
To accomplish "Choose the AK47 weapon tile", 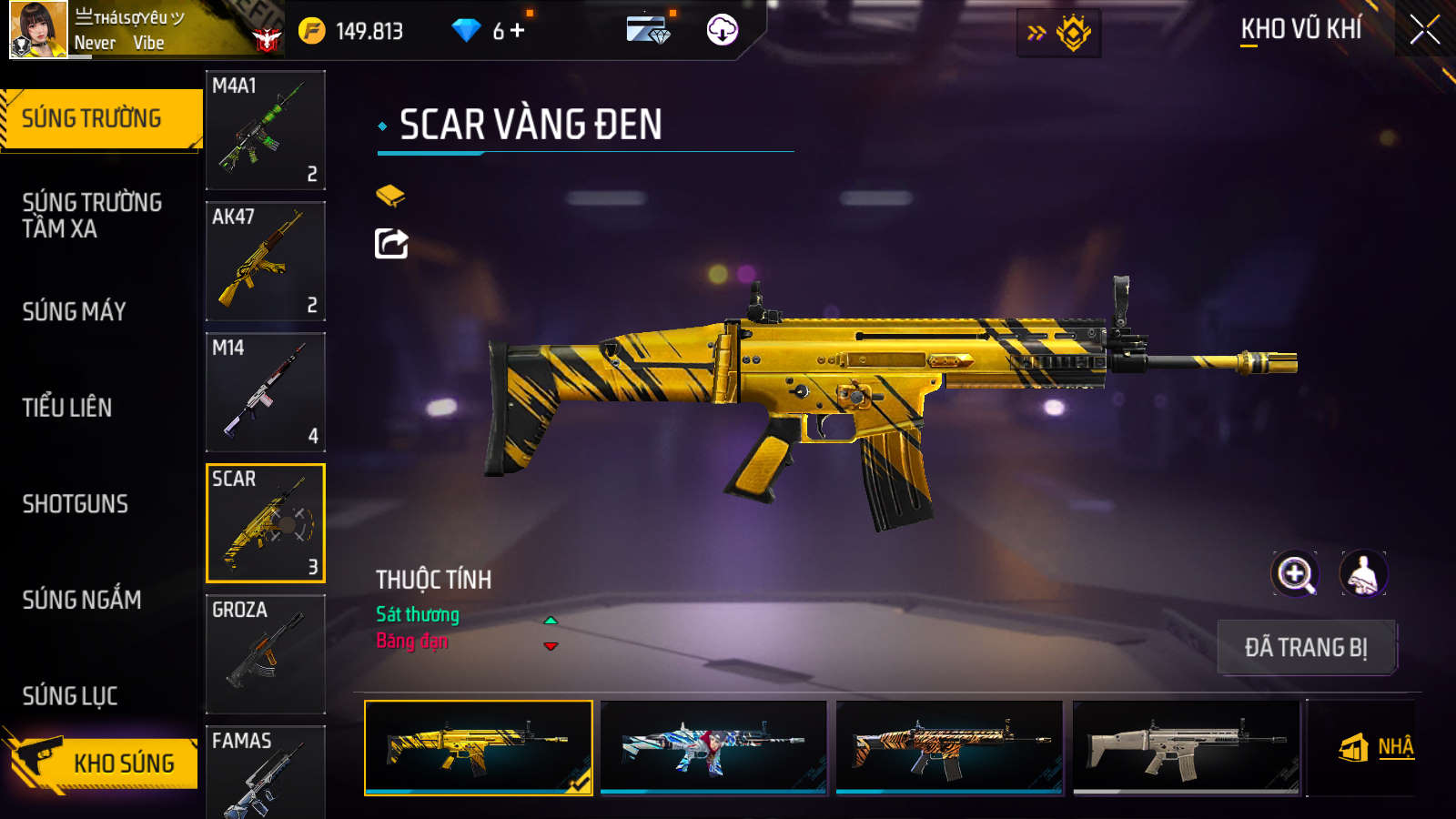I will (x=265, y=261).
